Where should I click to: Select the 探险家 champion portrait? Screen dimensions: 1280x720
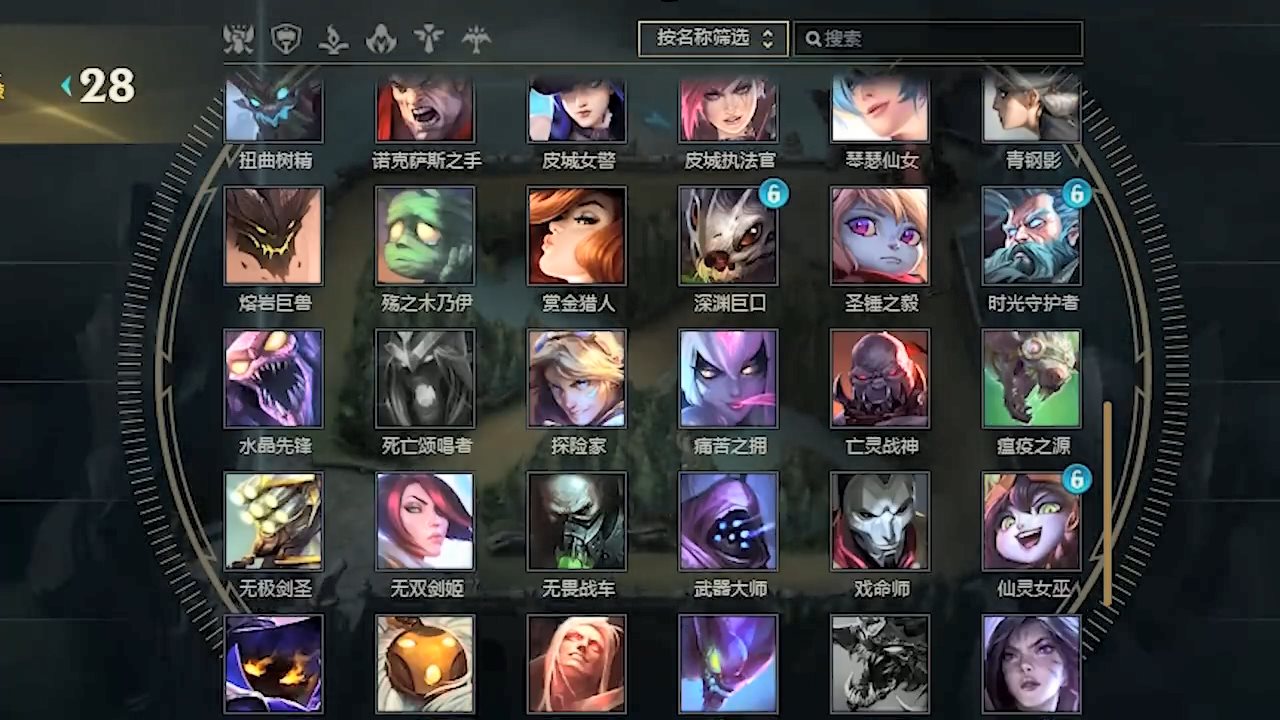point(577,376)
